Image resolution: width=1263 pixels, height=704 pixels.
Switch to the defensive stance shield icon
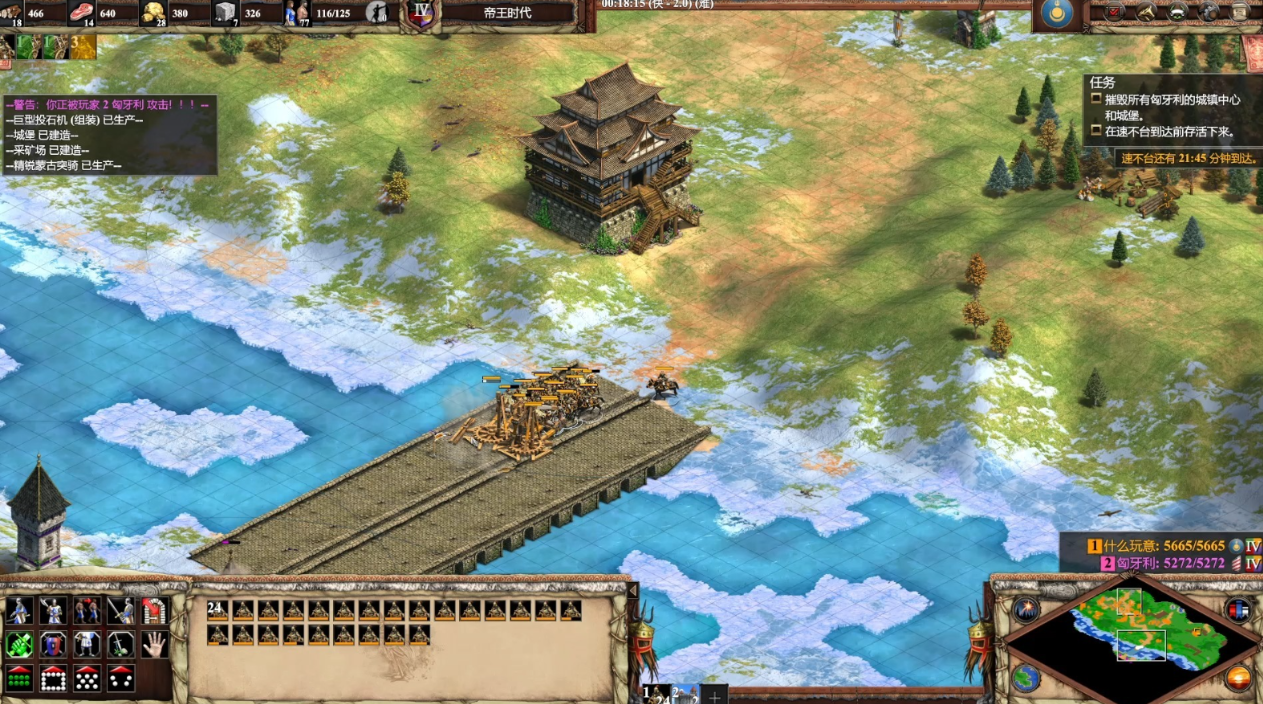(x=53, y=644)
